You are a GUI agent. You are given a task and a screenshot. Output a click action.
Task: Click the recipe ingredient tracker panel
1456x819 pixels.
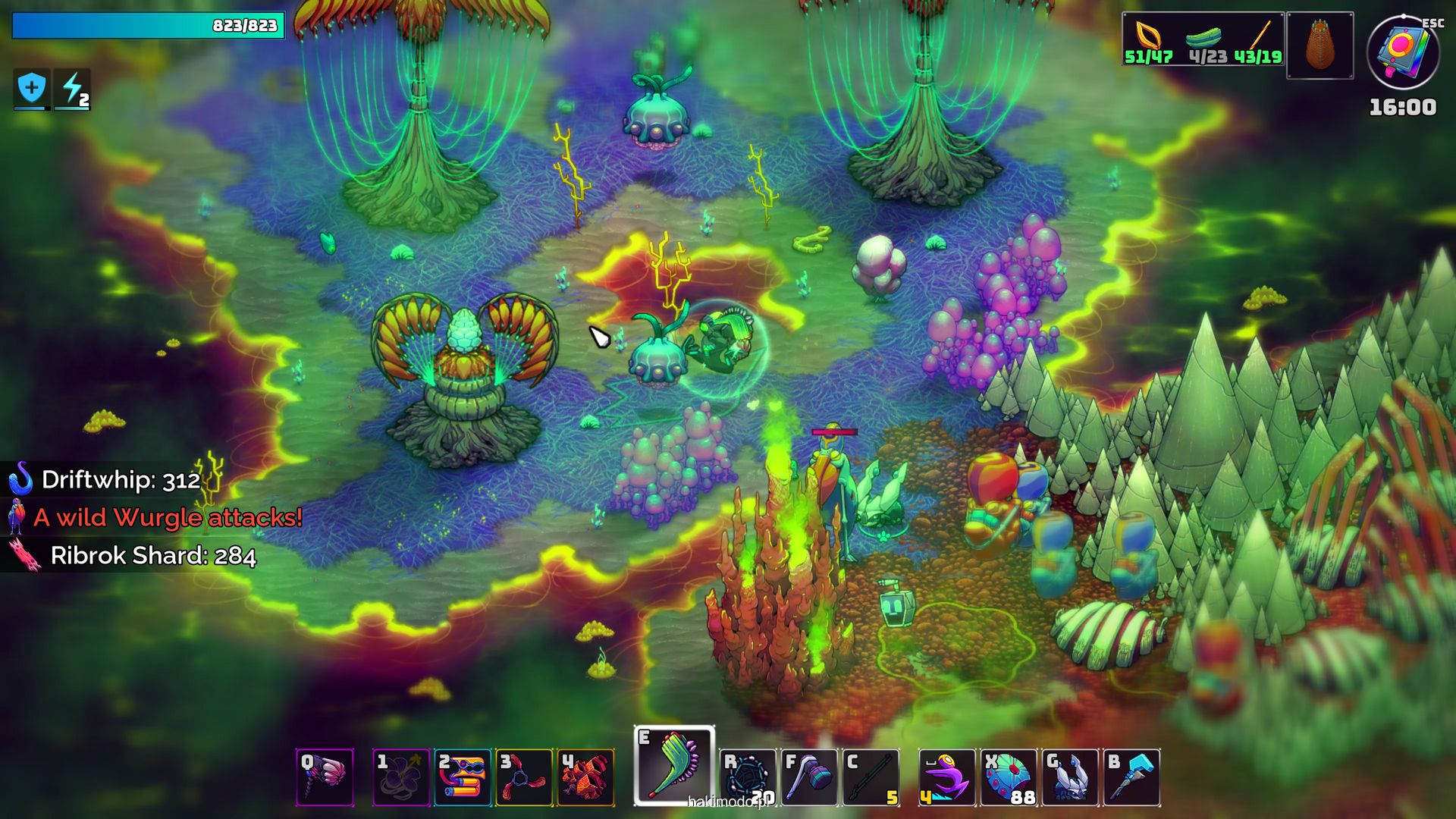click(1203, 39)
